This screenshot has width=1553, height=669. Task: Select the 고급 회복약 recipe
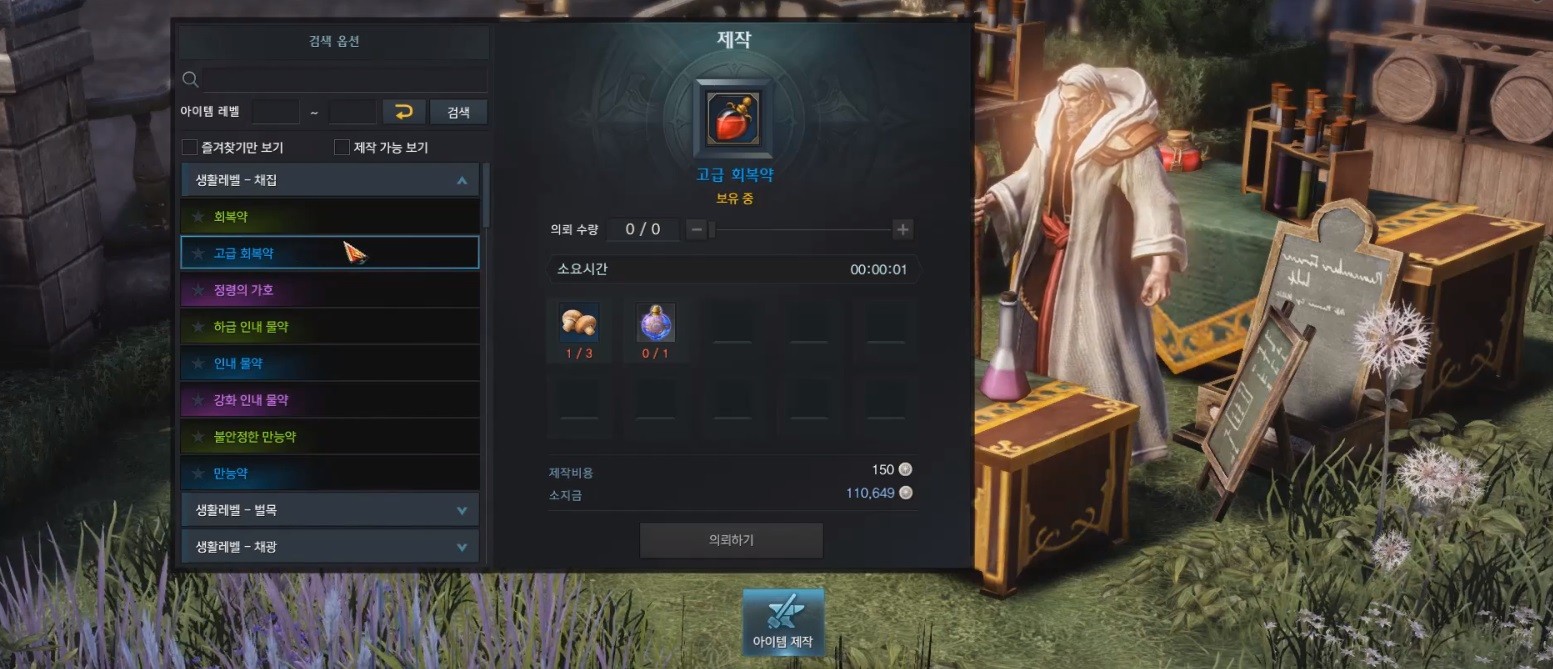(329, 253)
